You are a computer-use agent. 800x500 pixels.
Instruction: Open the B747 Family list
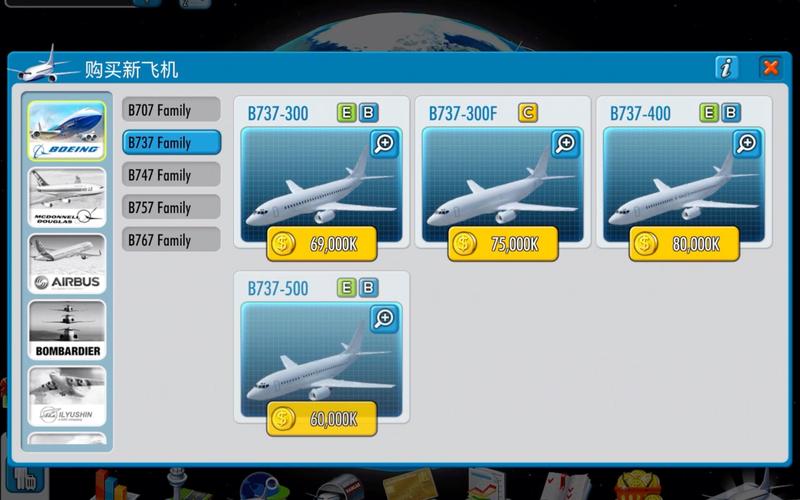tap(171, 175)
